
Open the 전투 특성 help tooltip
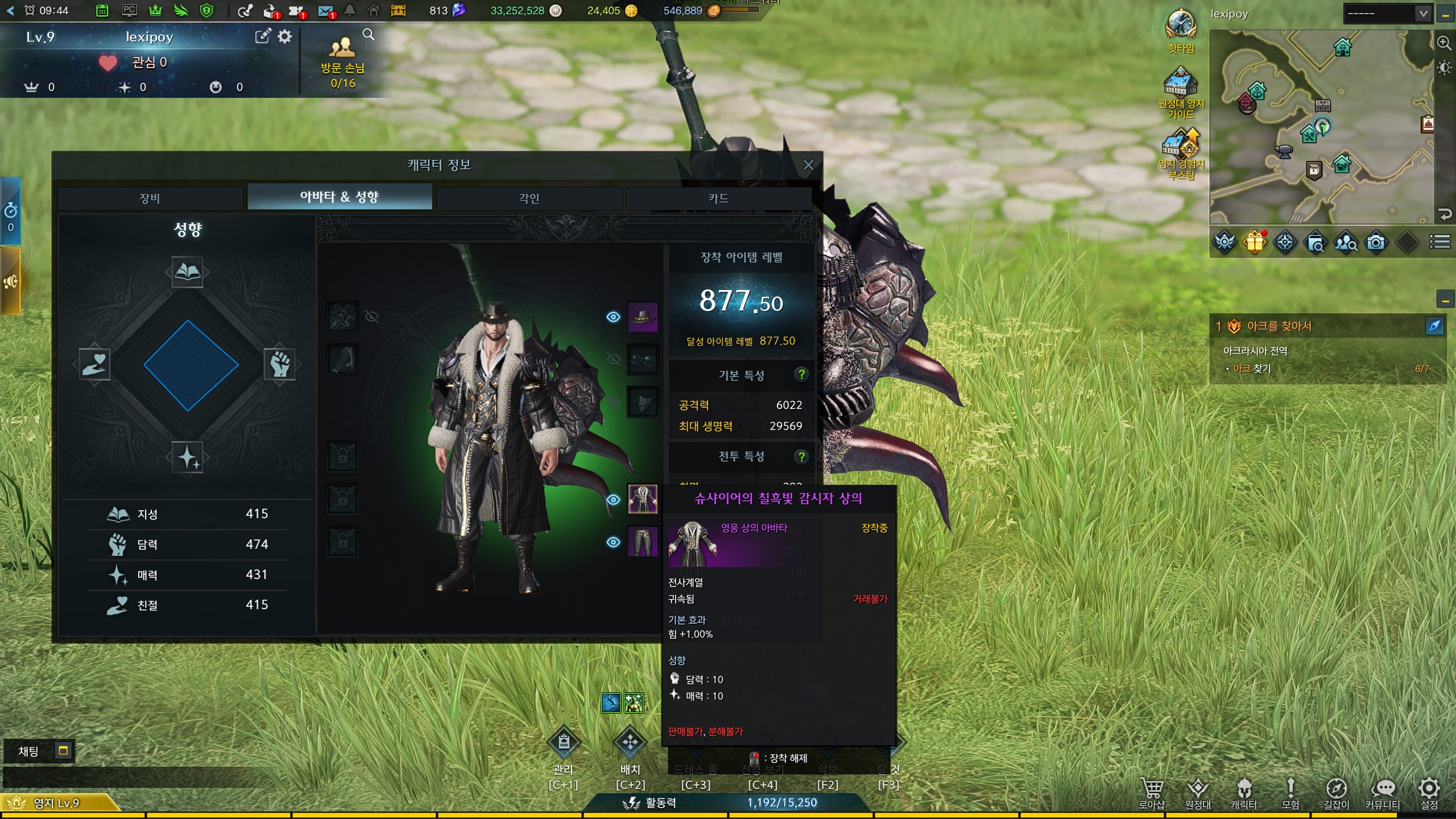click(x=801, y=456)
